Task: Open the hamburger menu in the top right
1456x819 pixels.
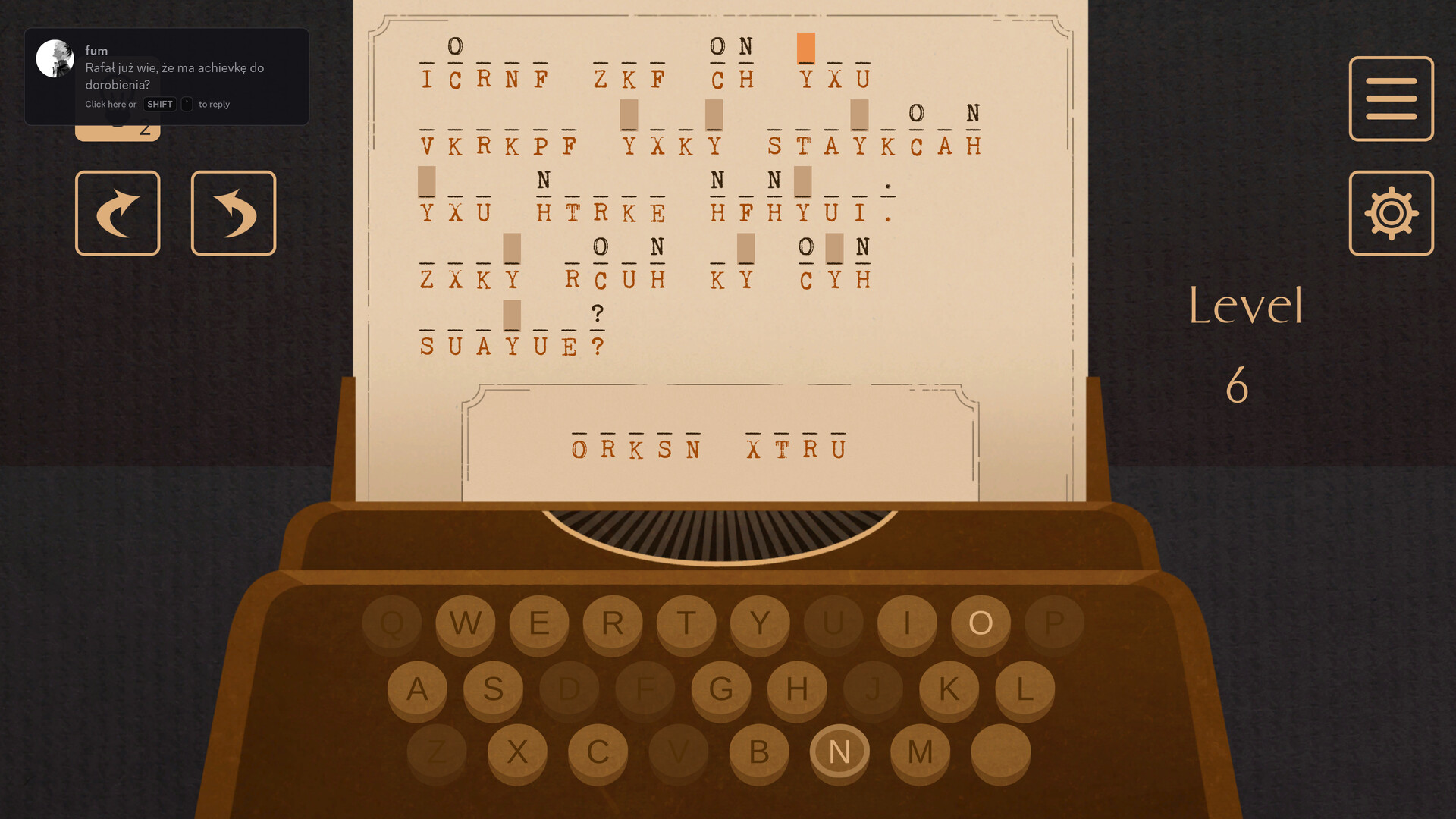Action: coord(1391,99)
